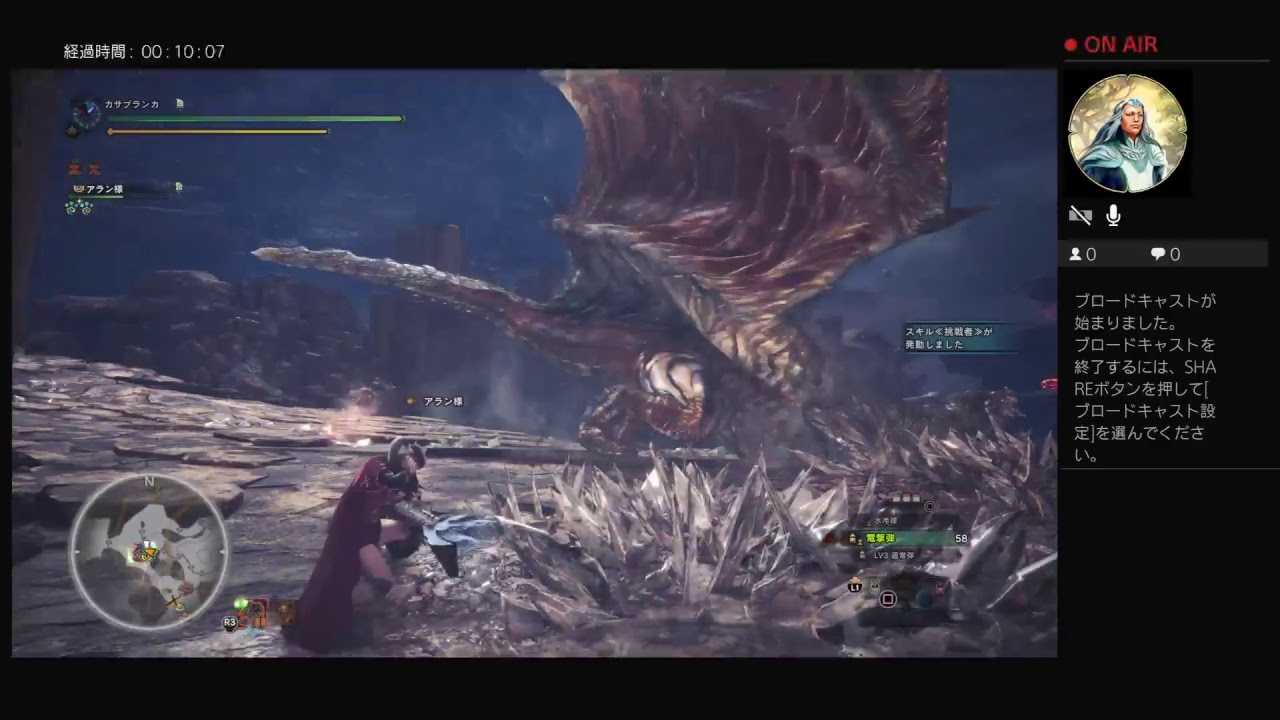Click the L1 button prompt icon

pos(855,588)
